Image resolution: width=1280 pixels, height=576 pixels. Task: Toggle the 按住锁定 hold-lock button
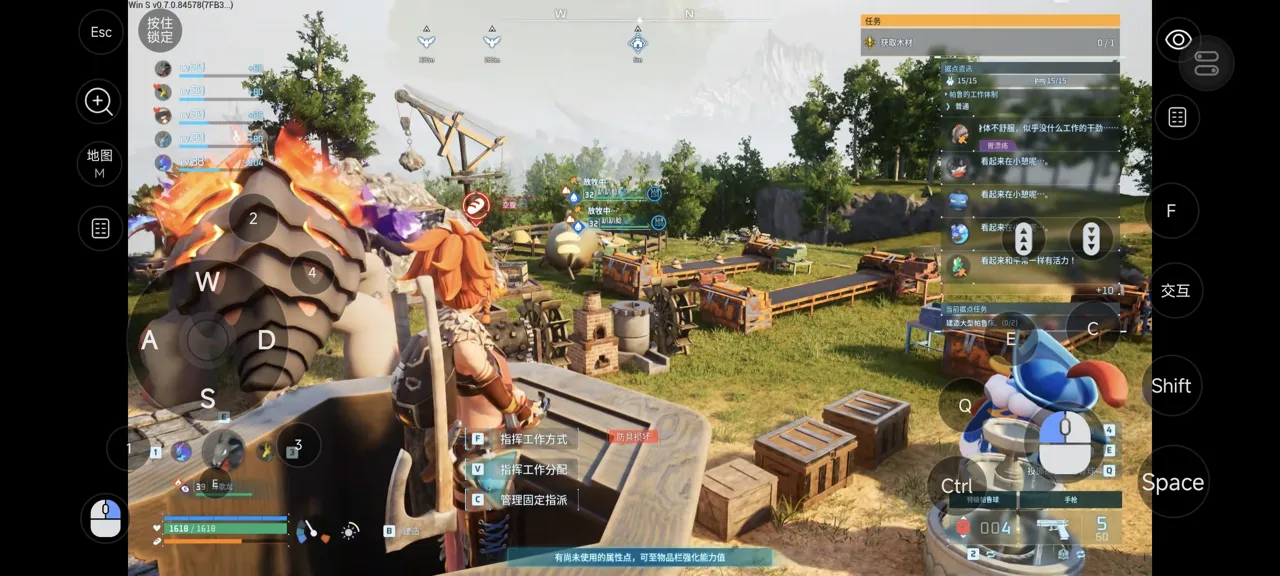tap(160, 30)
